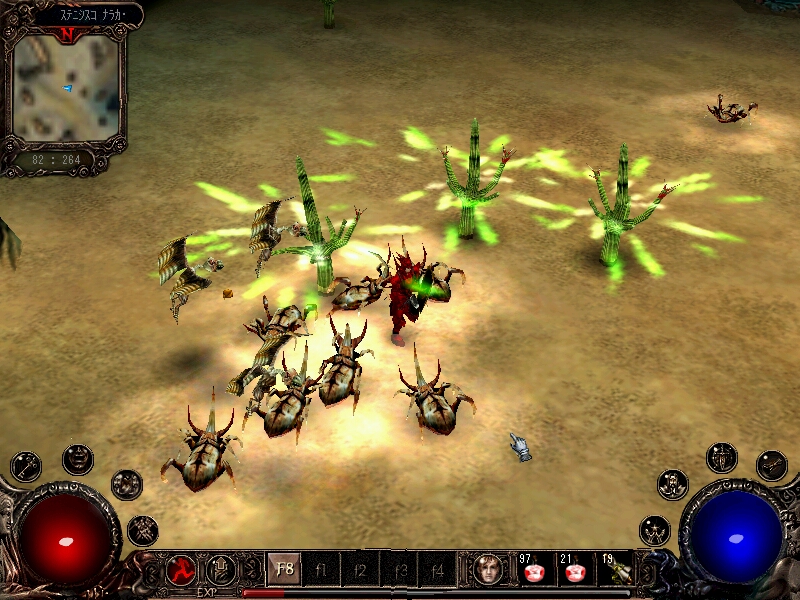
Task: Click the key-shaped round button above red orb
Action: tap(26, 466)
